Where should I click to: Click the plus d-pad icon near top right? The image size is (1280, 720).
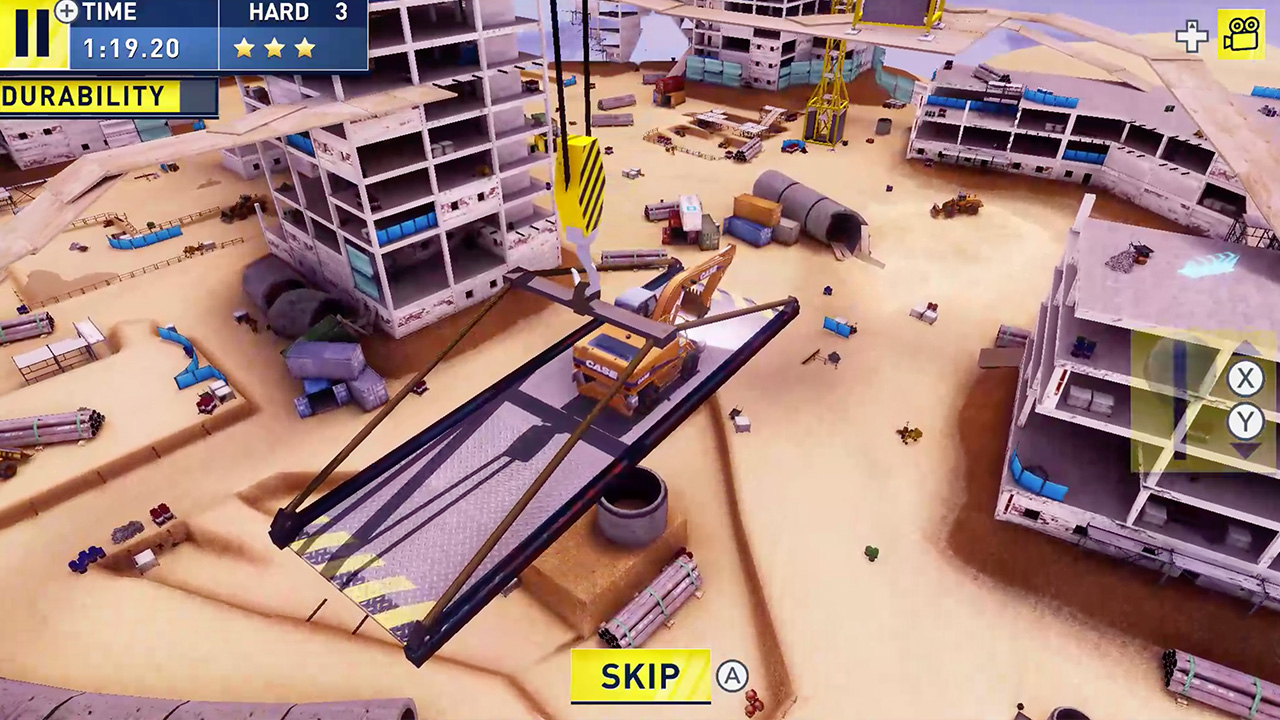coord(1192,37)
